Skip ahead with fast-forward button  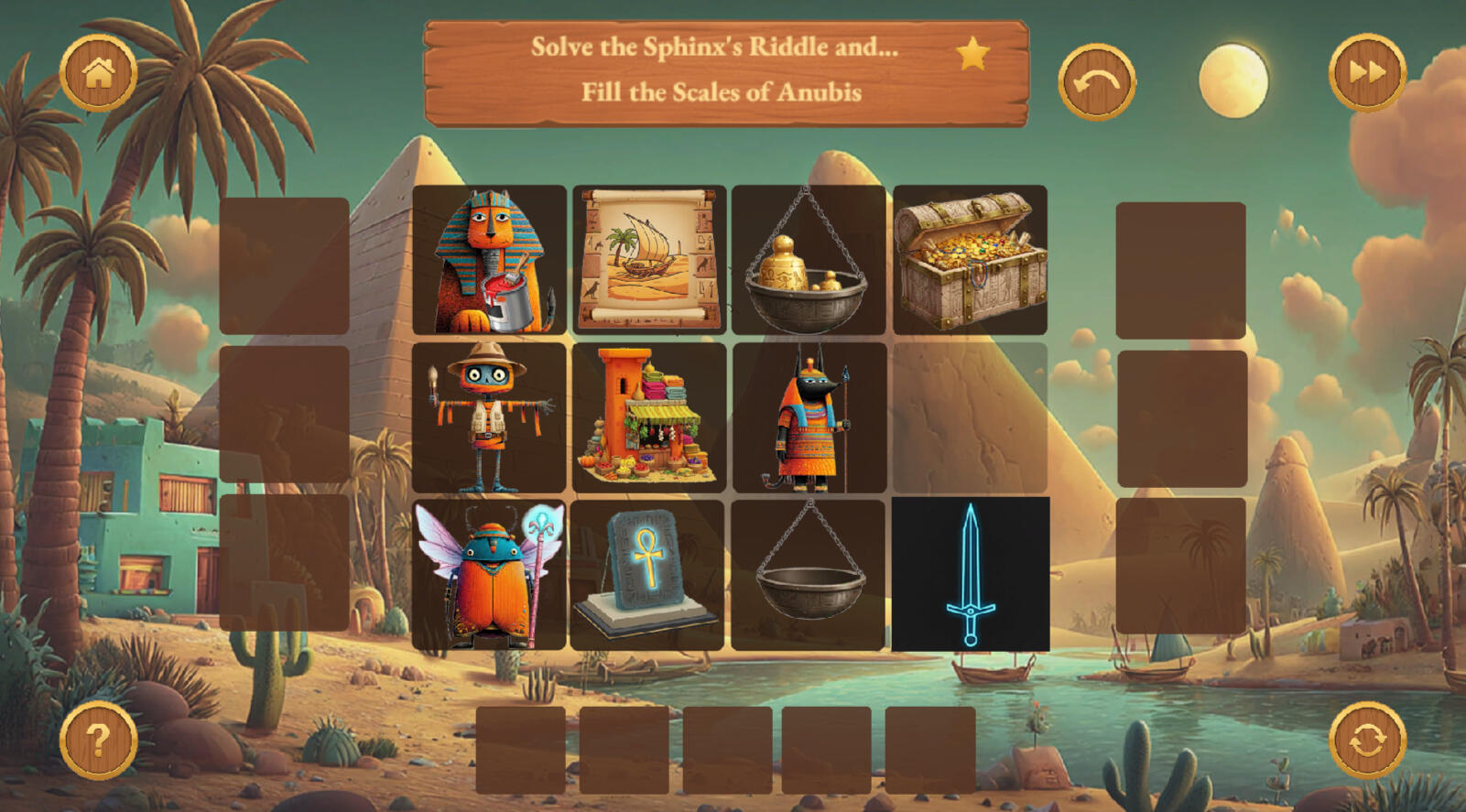click(1366, 73)
